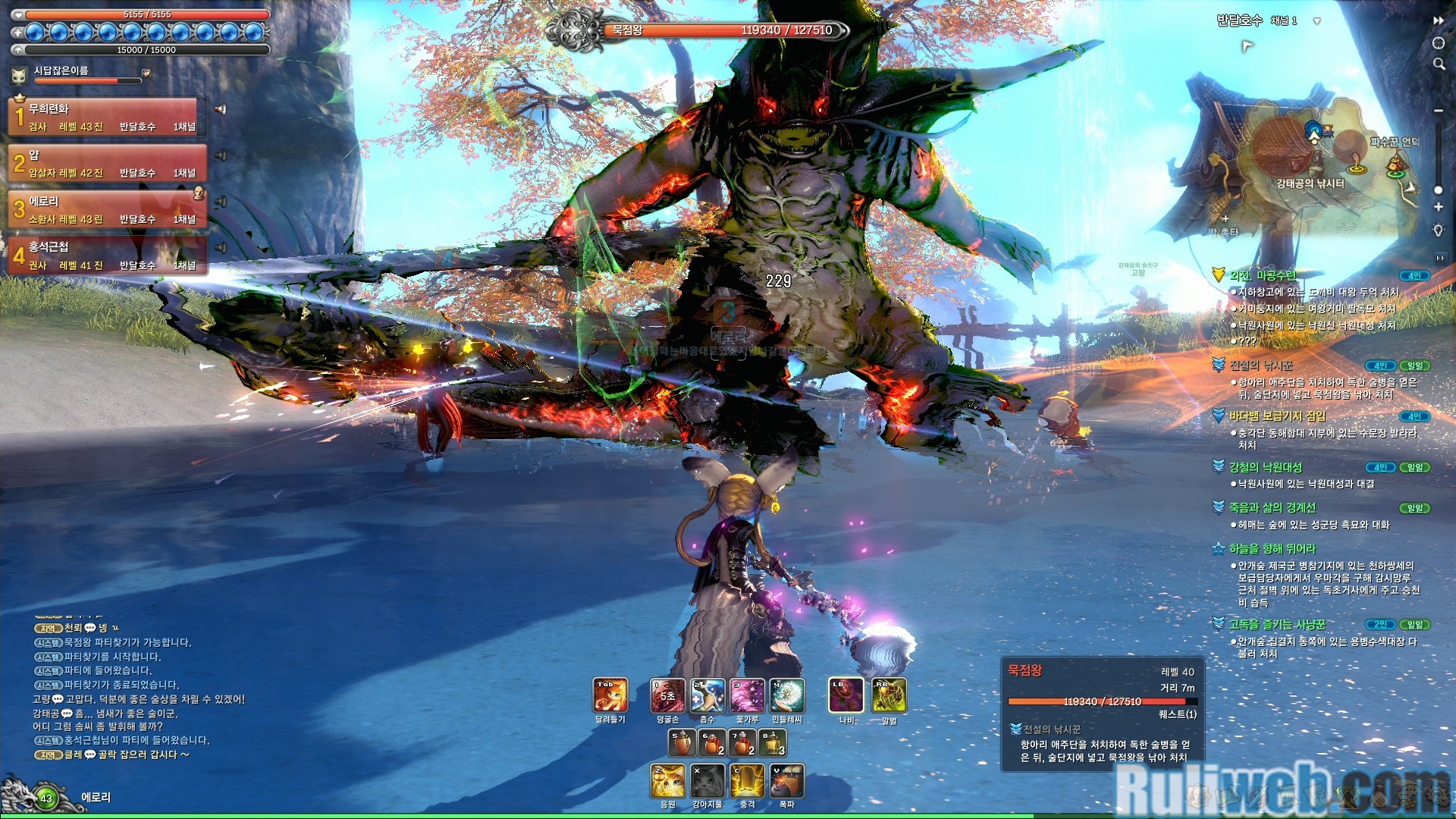Cast the 꽃가루 pollen skill
The image size is (1456, 819).
pyautogui.click(x=747, y=695)
